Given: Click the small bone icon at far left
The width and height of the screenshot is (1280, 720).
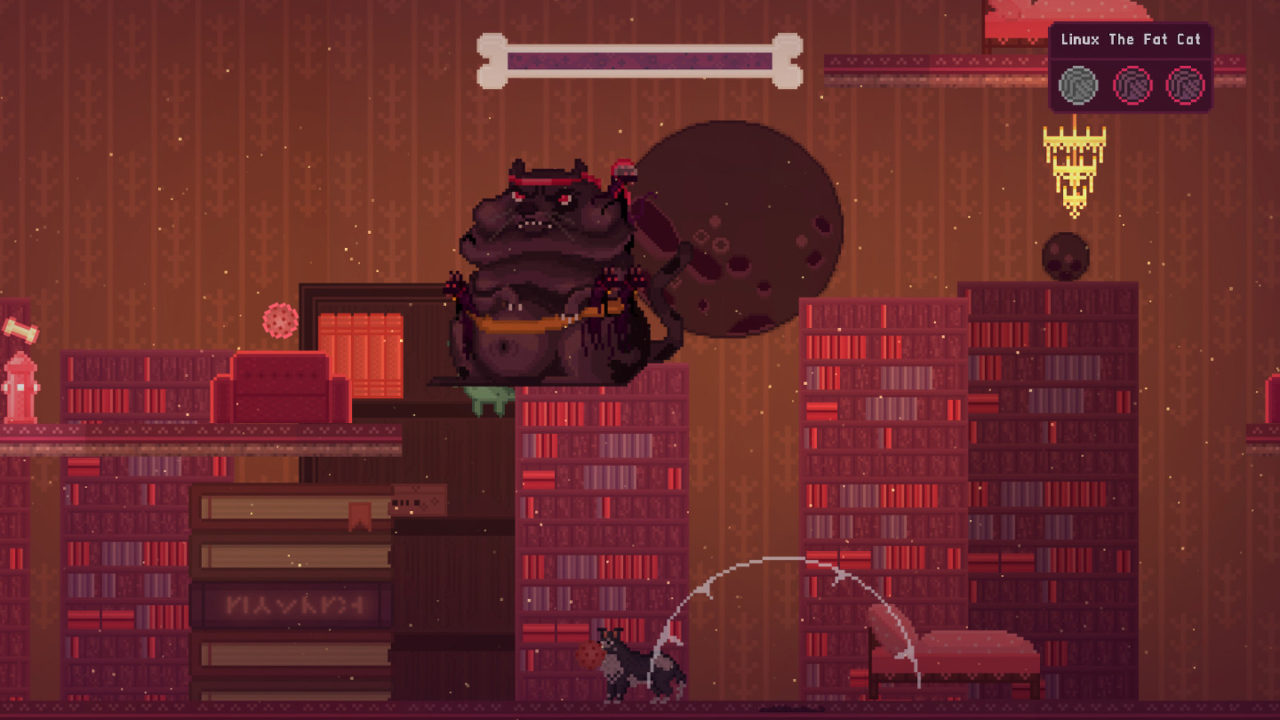Looking at the screenshot, I should [18, 330].
